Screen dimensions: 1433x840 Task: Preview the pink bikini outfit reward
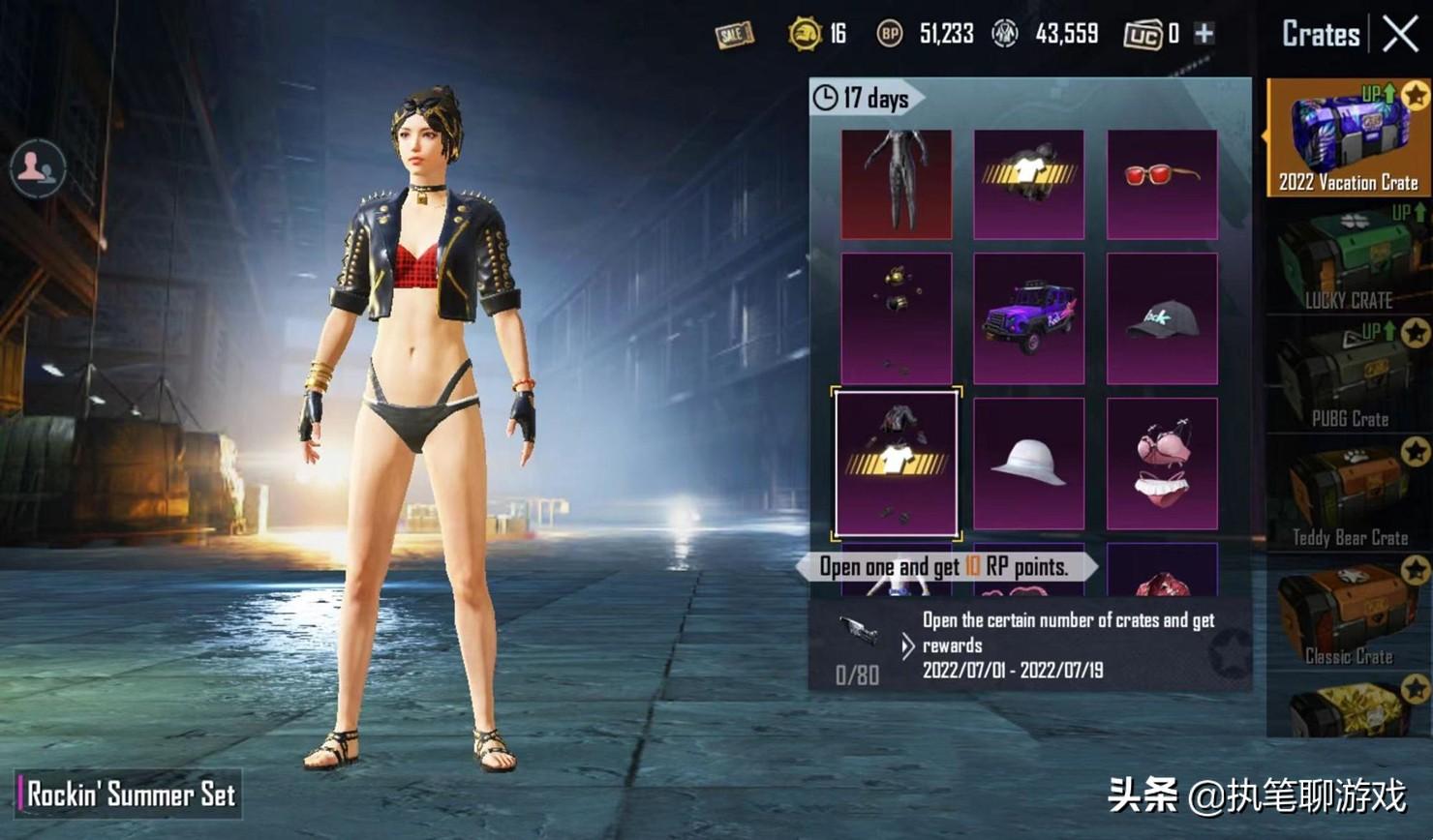1161,464
